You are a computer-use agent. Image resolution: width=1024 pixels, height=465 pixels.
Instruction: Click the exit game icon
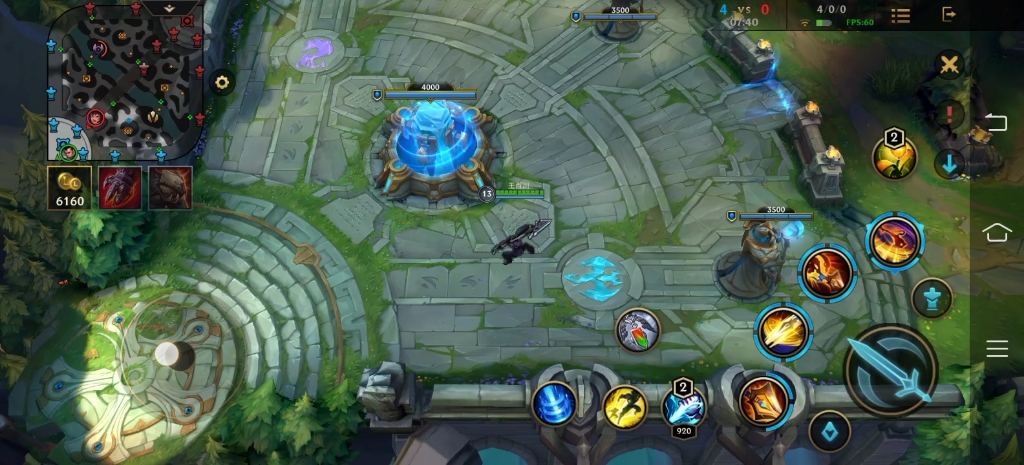pyautogui.click(x=949, y=15)
